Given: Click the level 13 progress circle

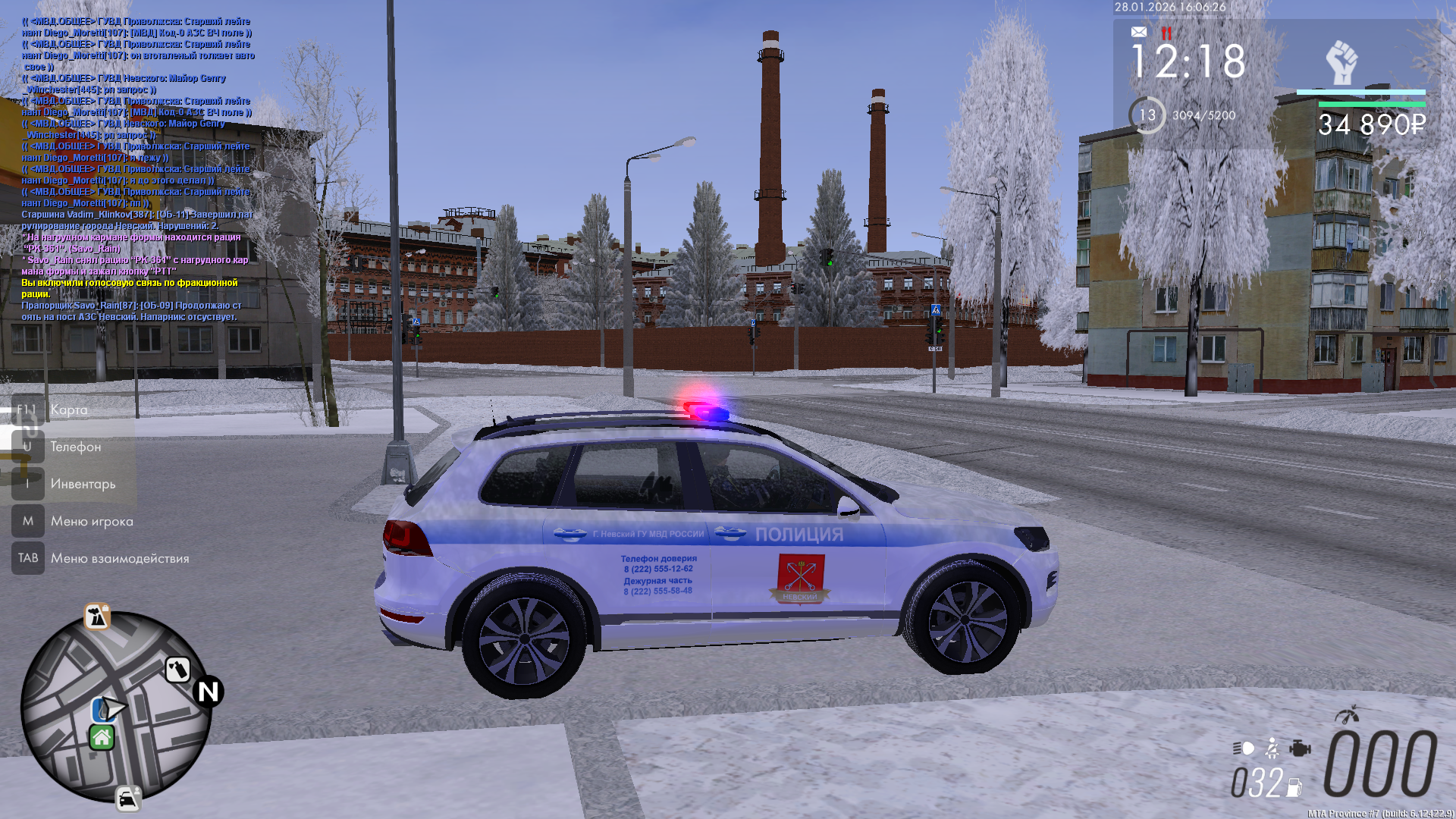Looking at the screenshot, I should click(1147, 115).
